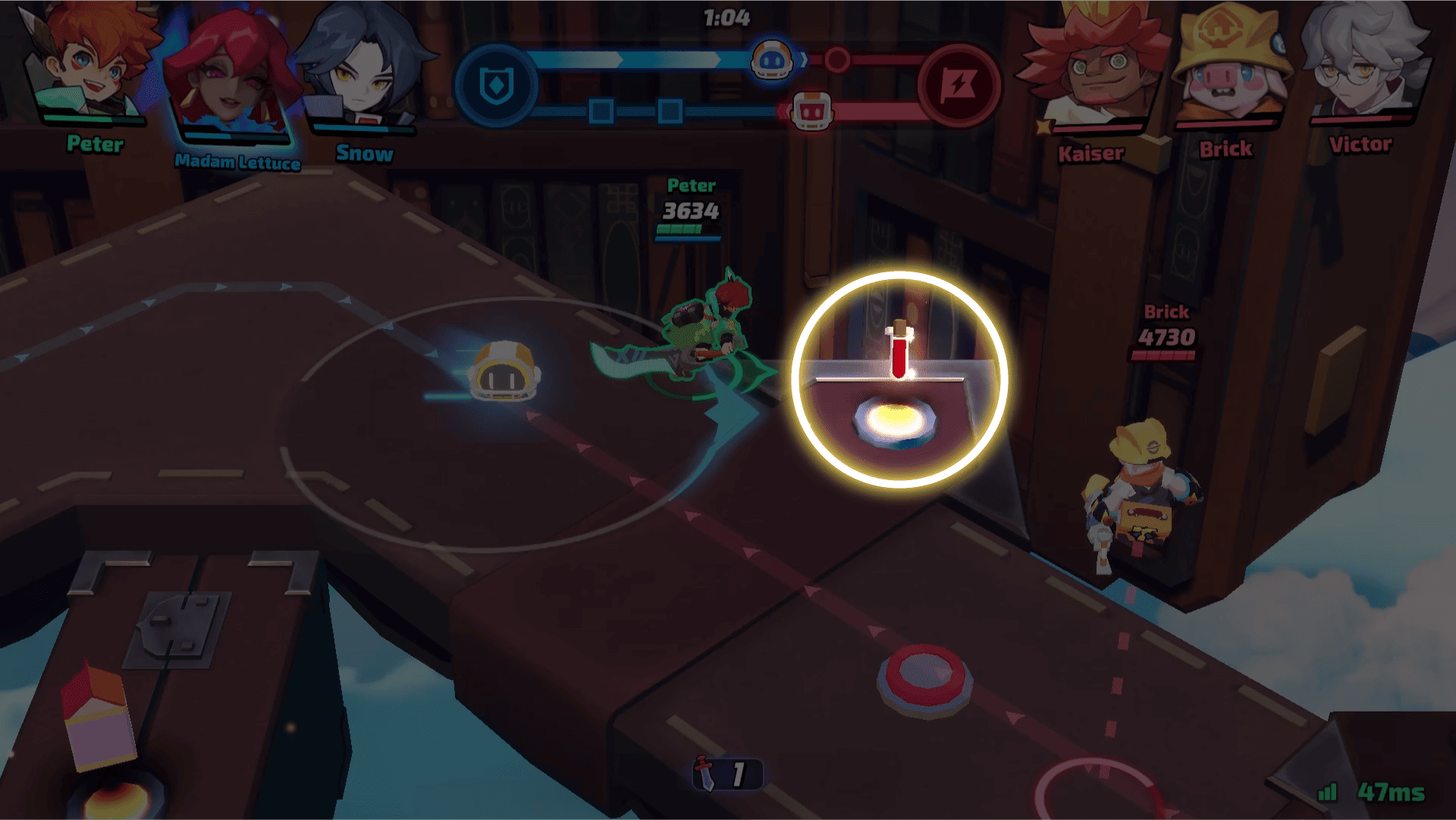Click the blue shield team base icon

(497, 86)
